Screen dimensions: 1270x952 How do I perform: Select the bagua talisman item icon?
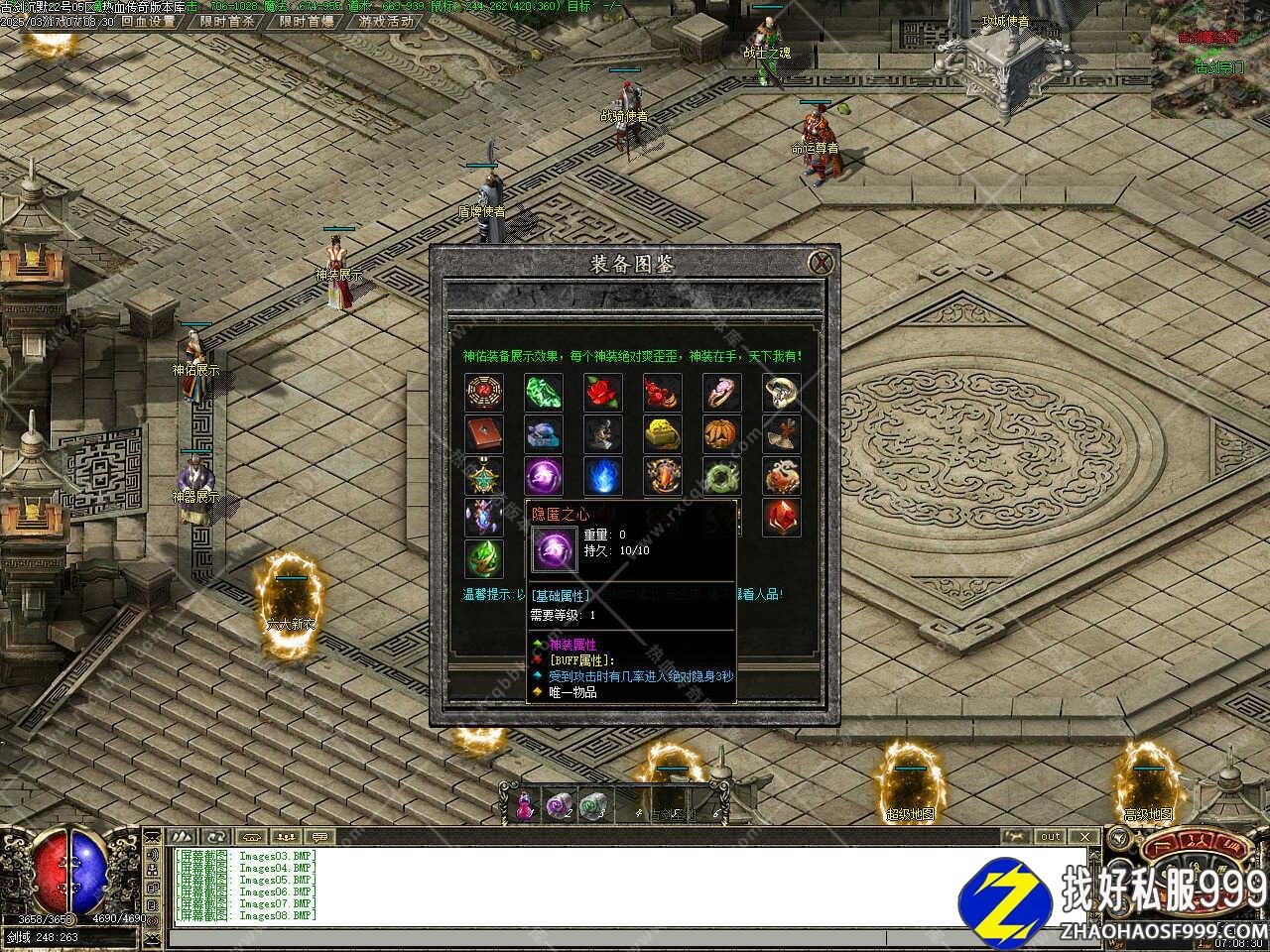(x=484, y=393)
